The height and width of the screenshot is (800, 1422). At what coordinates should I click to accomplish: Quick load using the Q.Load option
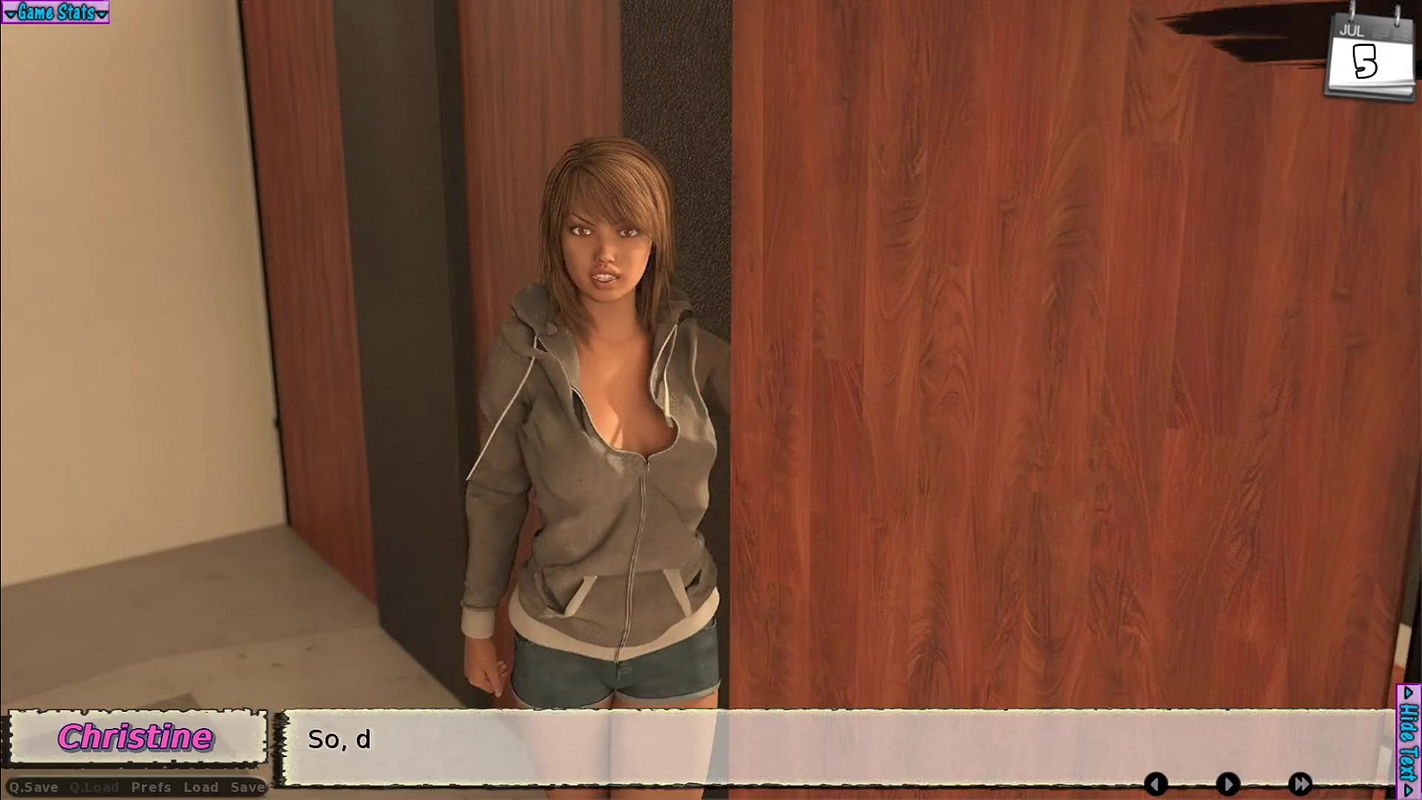coord(93,787)
